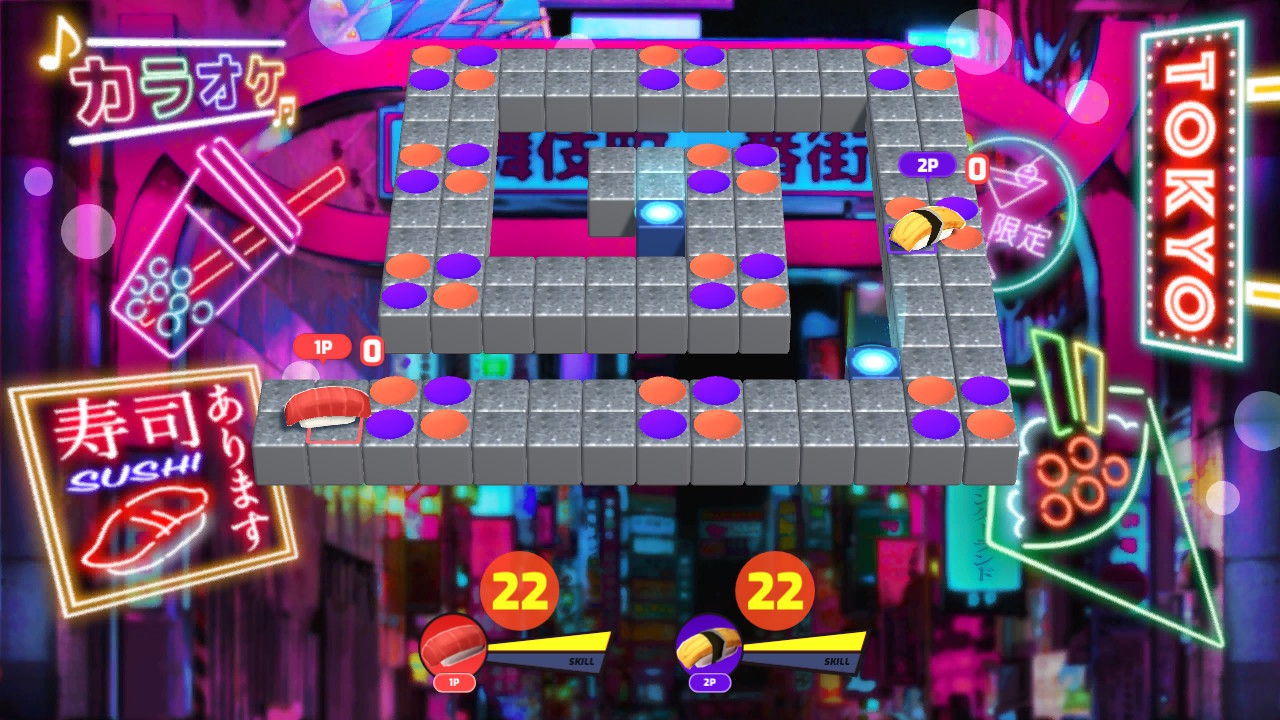
Task: Select the 1P tuna sushi avatar icon
Action: [x=455, y=644]
